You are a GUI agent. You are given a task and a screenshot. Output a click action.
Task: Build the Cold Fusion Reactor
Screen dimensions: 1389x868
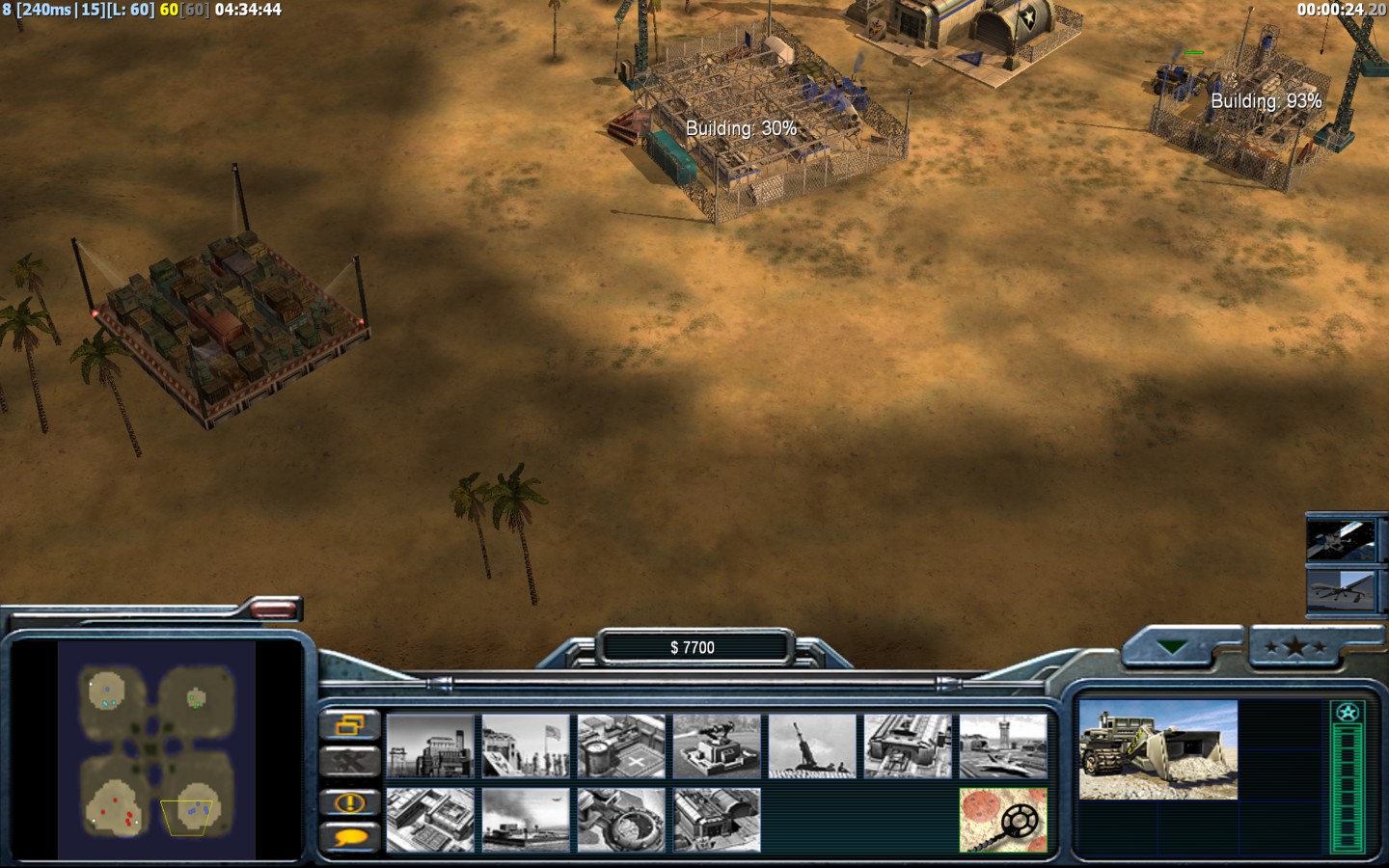pos(430,746)
